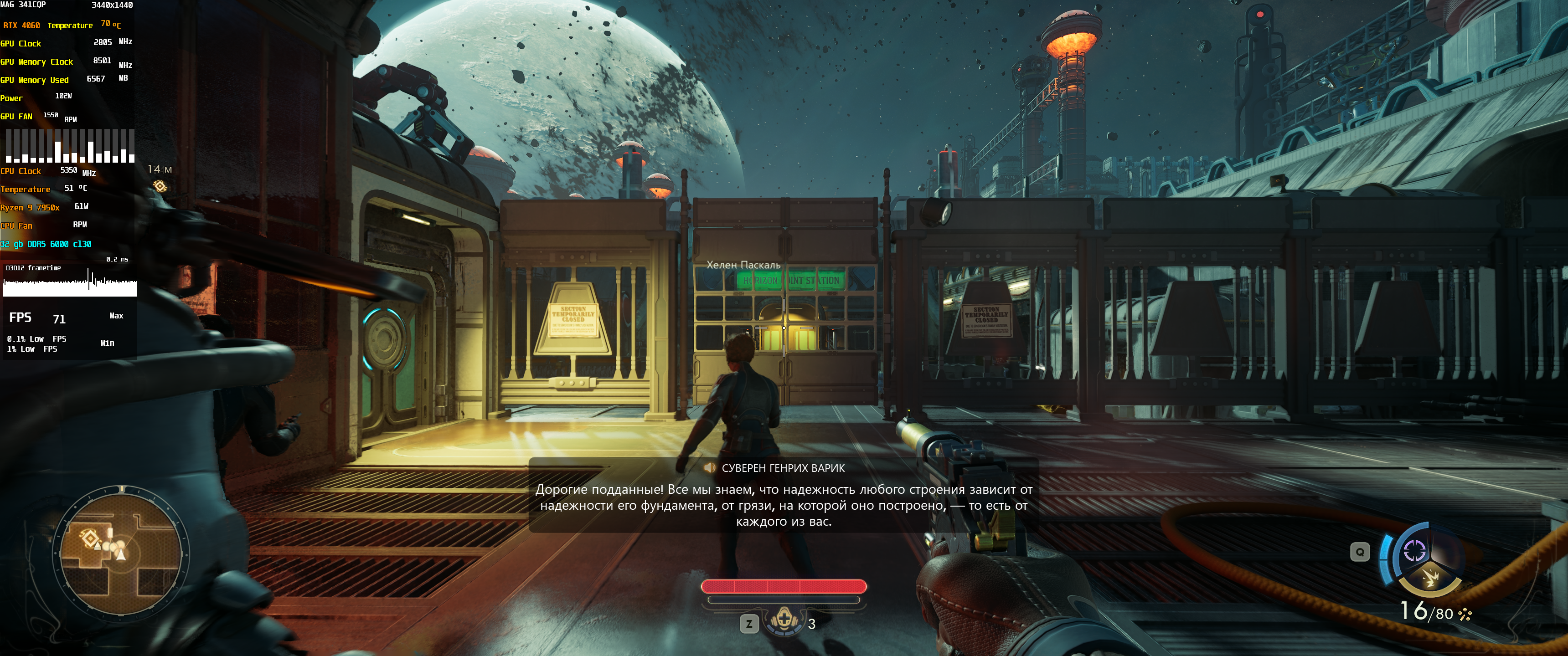This screenshot has height=656, width=1568.
Task: Click the speaker icon beside the subtitle speaker name
Action: tap(709, 468)
